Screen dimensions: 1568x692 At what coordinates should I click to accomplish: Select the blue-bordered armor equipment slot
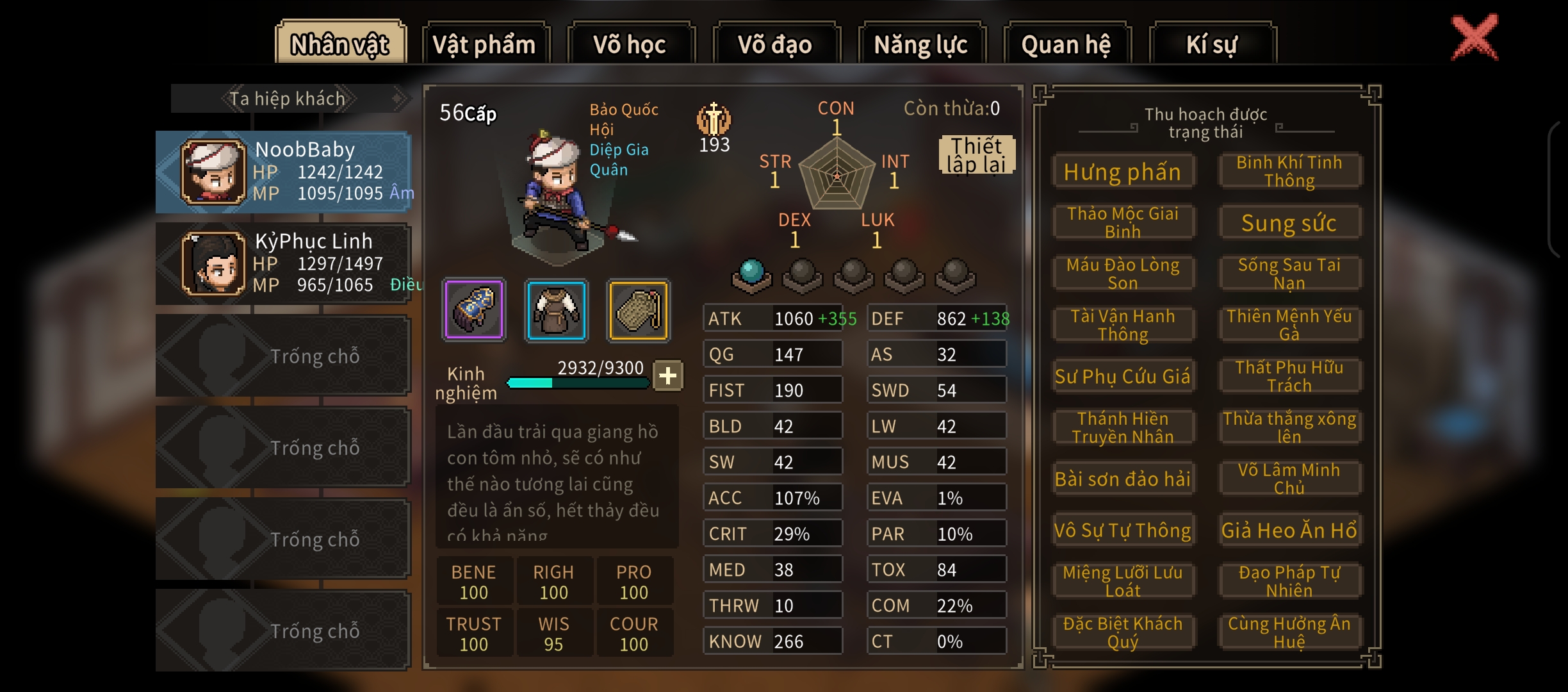(556, 309)
